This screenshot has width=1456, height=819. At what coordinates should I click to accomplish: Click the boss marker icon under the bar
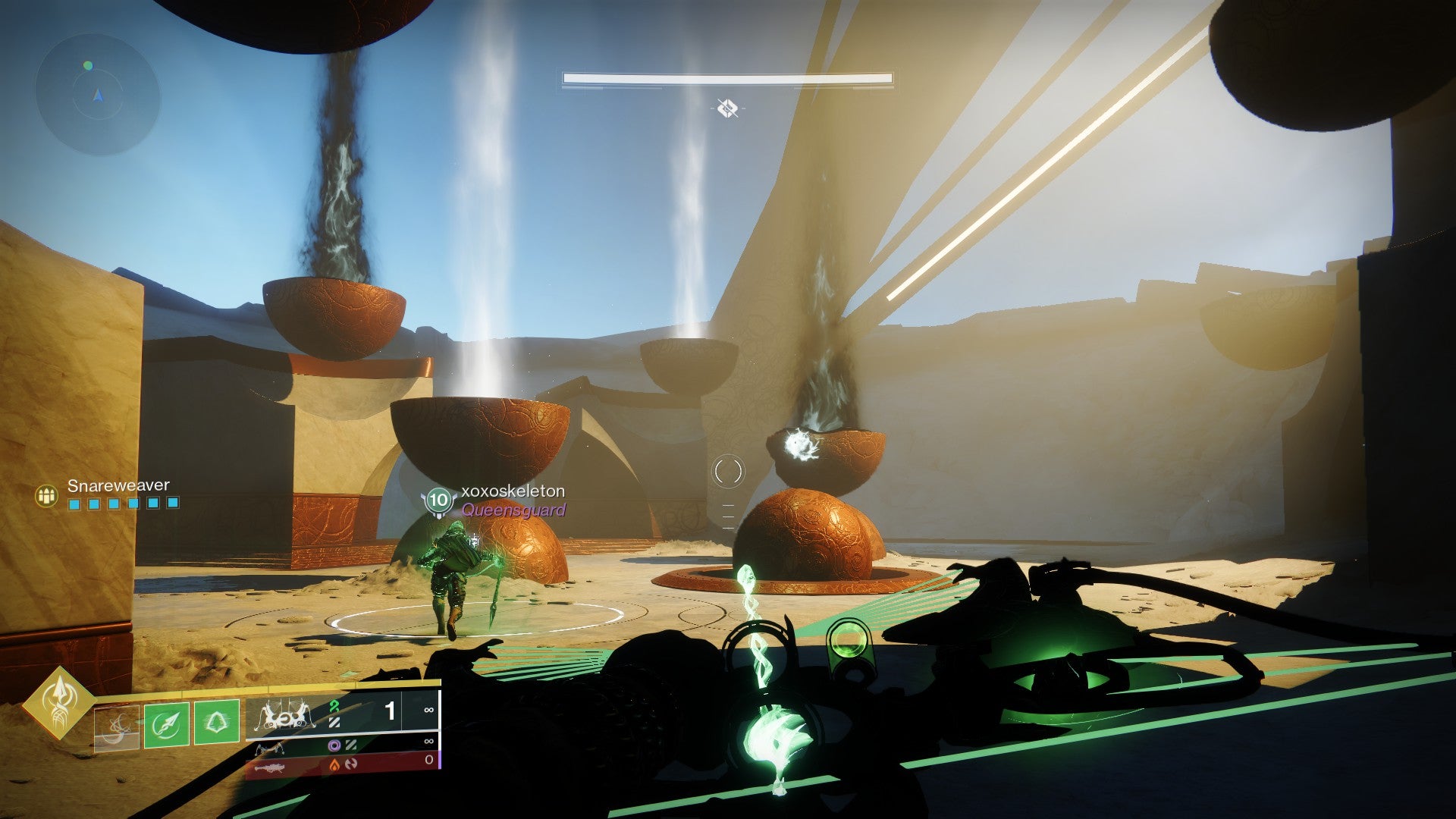point(727,108)
